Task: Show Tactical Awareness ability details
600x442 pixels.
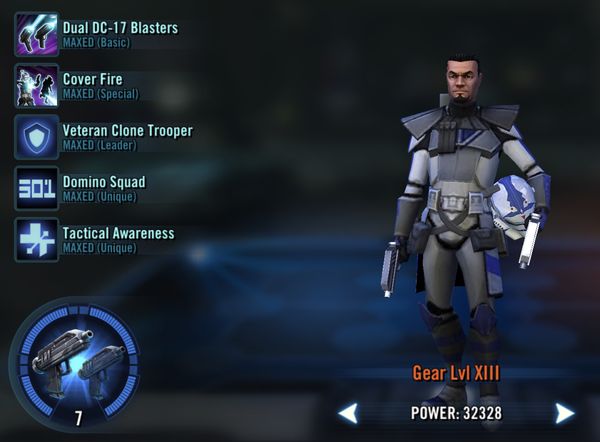Action: (36, 240)
